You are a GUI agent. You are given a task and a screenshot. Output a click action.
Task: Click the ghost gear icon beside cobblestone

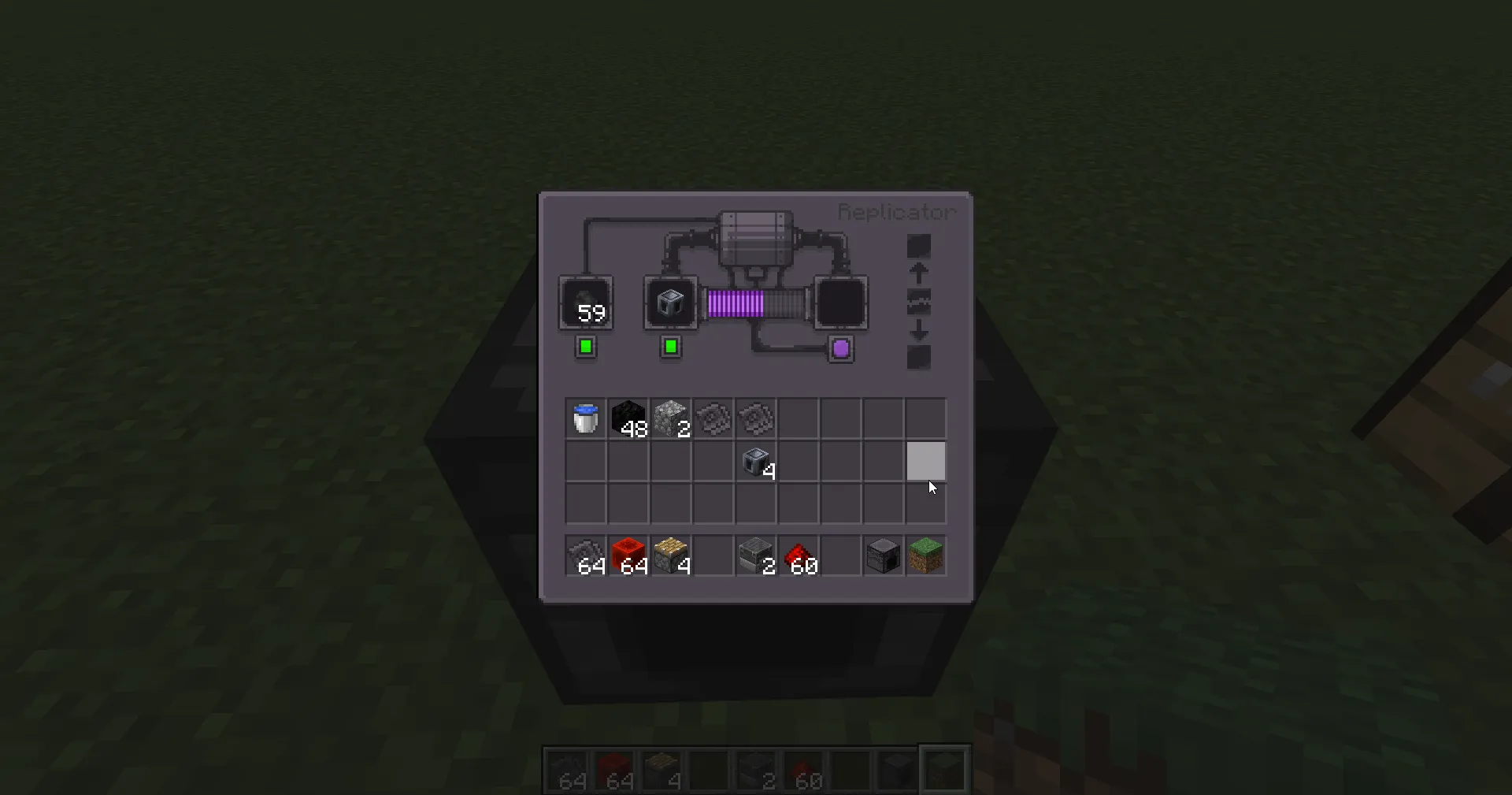click(713, 418)
